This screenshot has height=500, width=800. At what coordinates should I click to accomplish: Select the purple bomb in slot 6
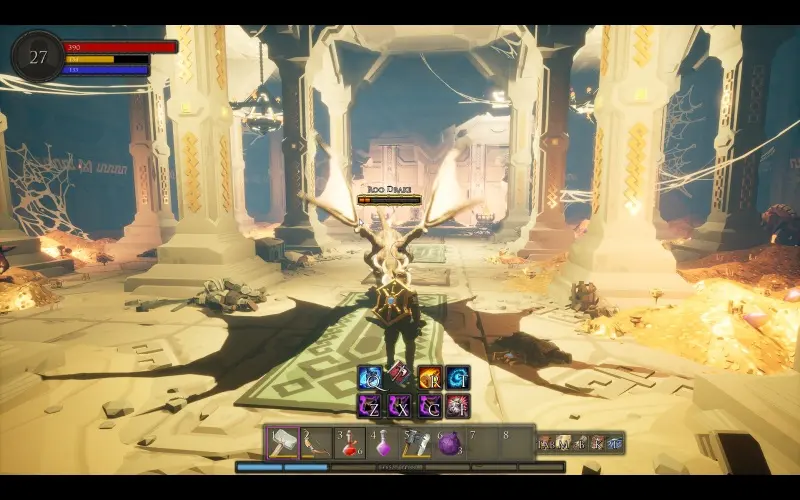pos(449,442)
